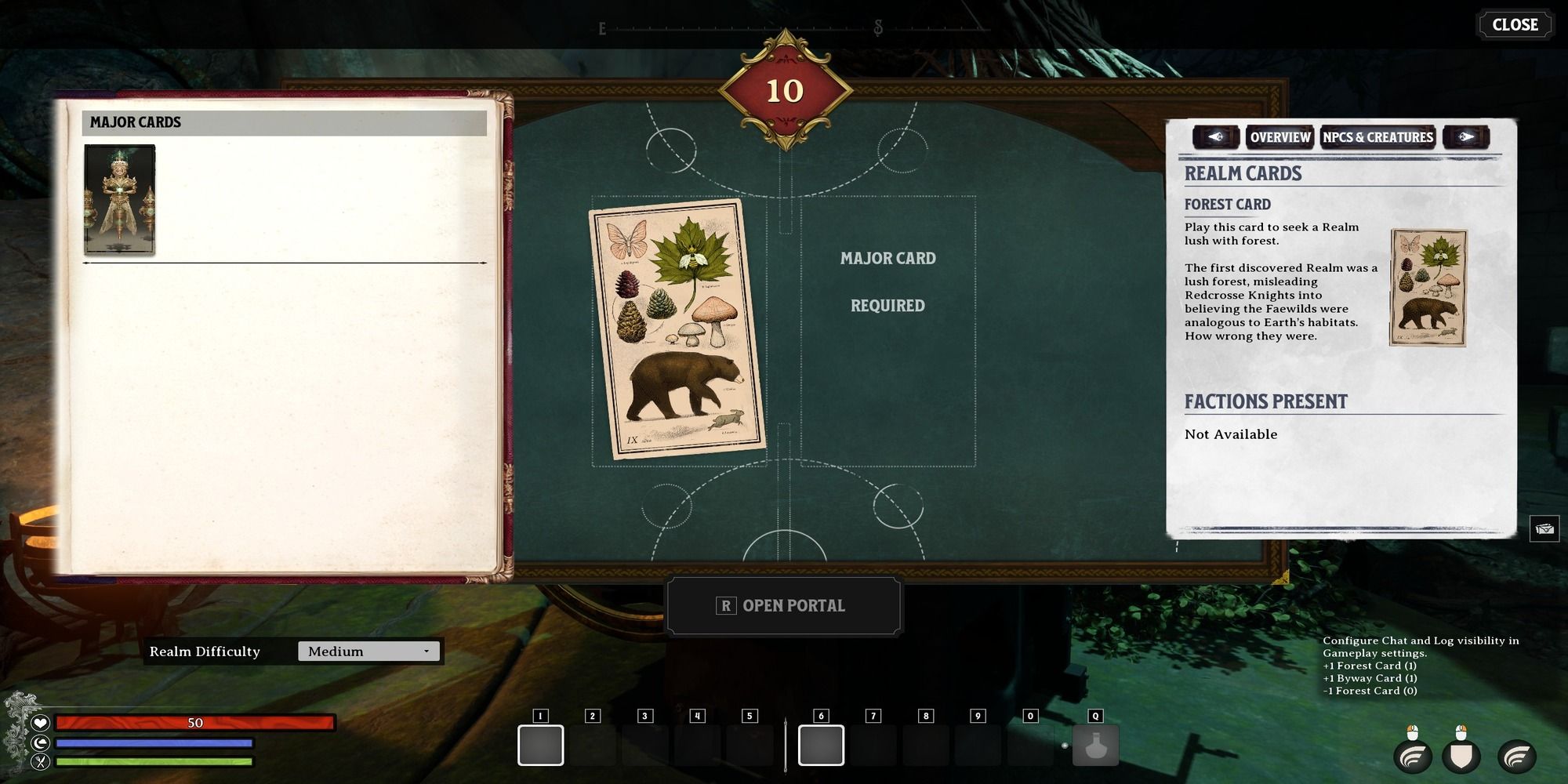Switch to the NPCS & CREATURES tab
Image resolution: width=1568 pixels, height=784 pixels.
[x=1377, y=136]
